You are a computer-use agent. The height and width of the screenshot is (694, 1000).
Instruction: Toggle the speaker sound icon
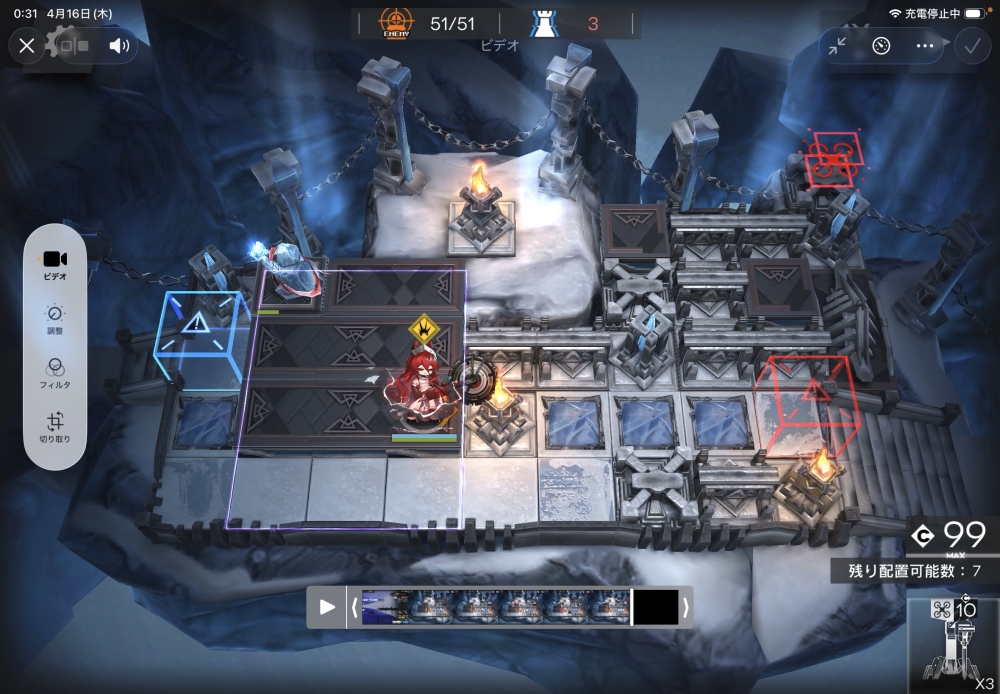[120, 45]
